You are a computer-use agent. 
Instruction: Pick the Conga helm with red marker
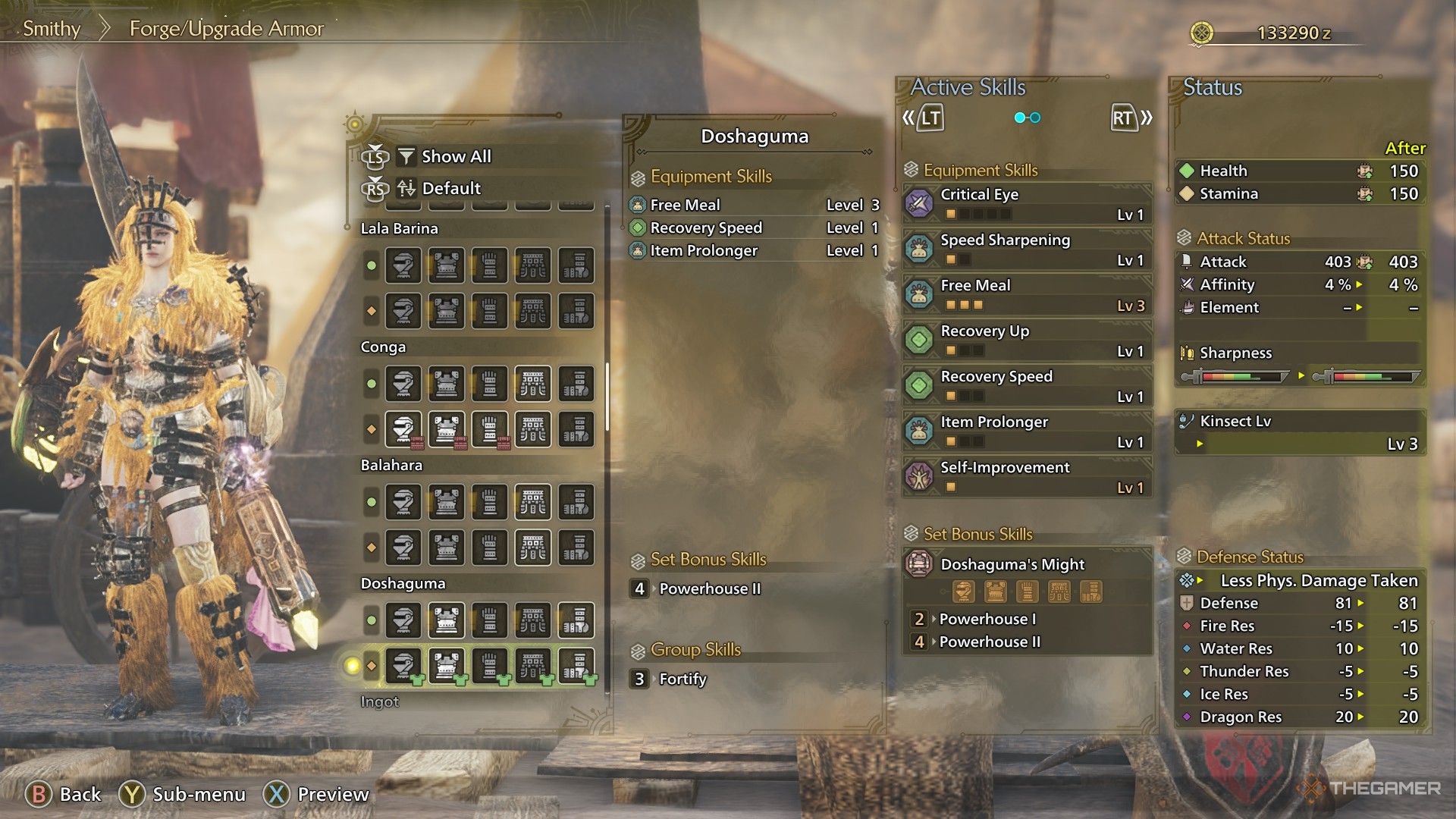pos(403,429)
